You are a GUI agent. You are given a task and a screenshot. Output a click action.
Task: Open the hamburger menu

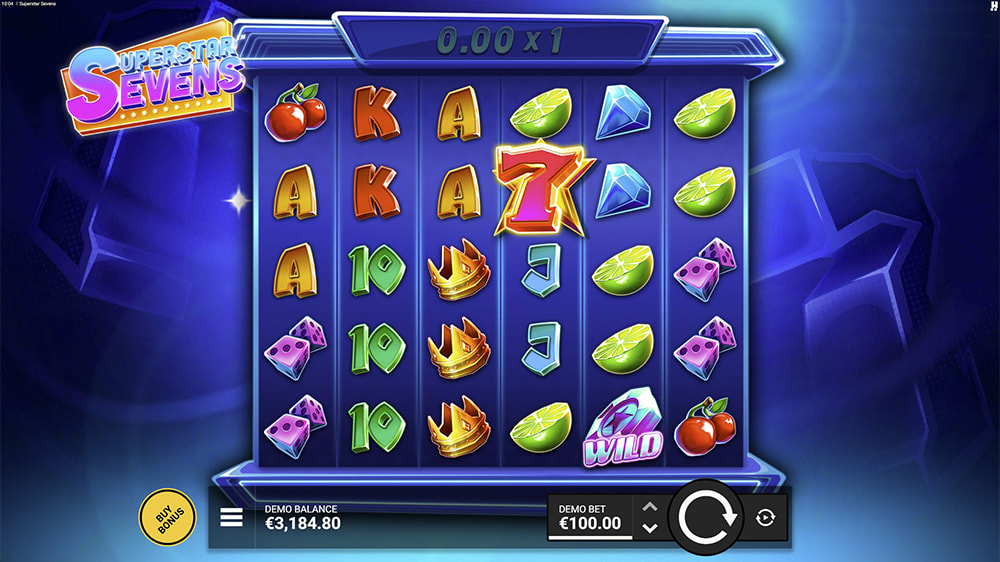point(231,517)
